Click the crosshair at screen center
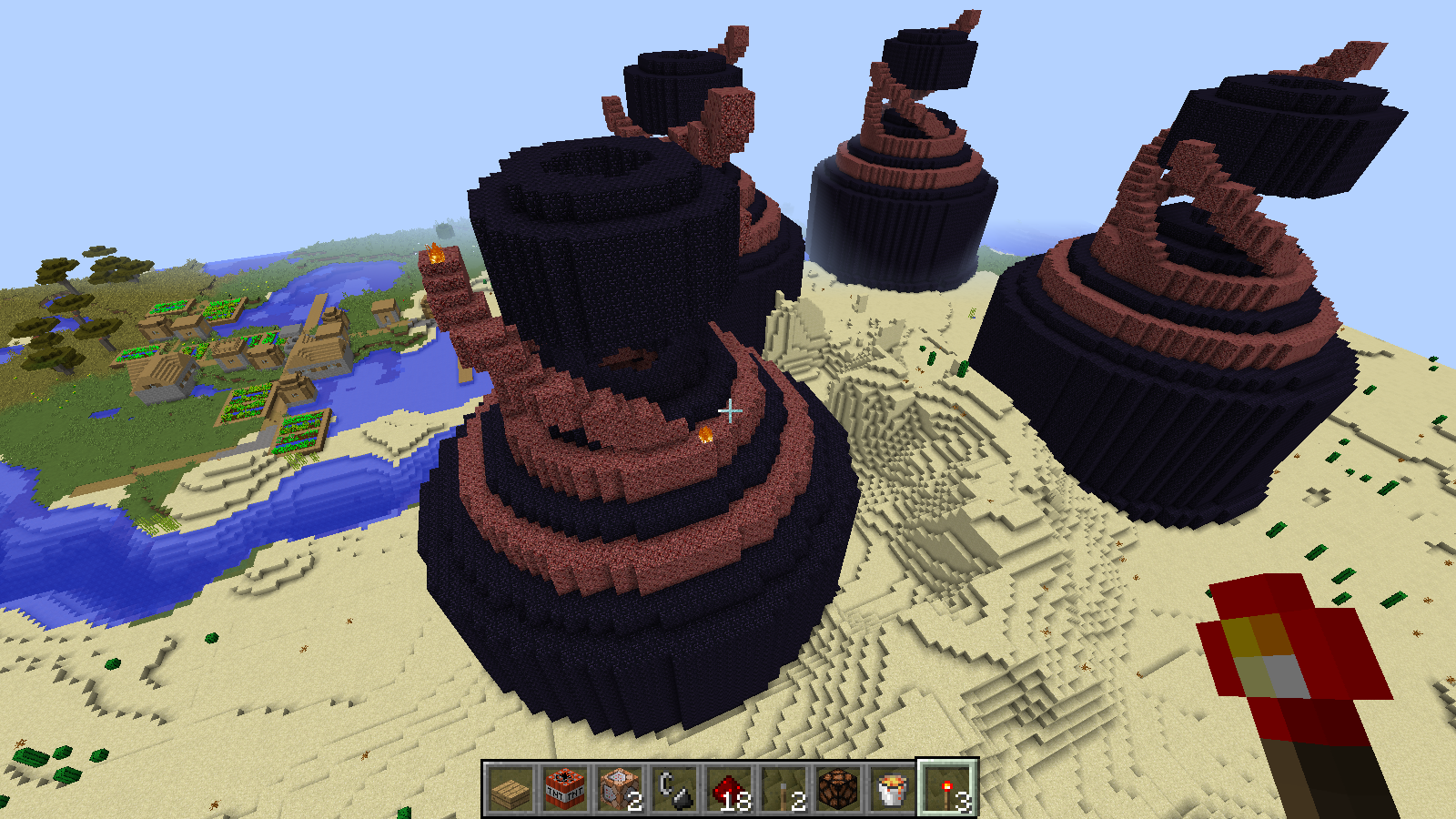 point(728,411)
